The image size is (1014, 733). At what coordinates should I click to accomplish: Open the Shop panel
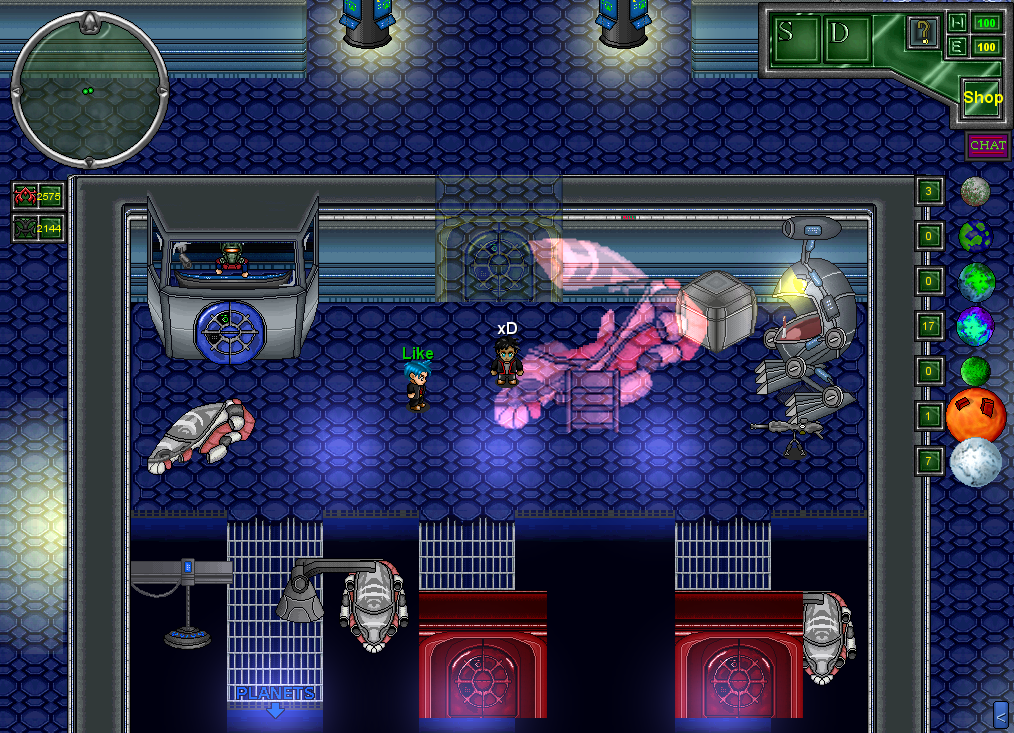click(x=982, y=98)
